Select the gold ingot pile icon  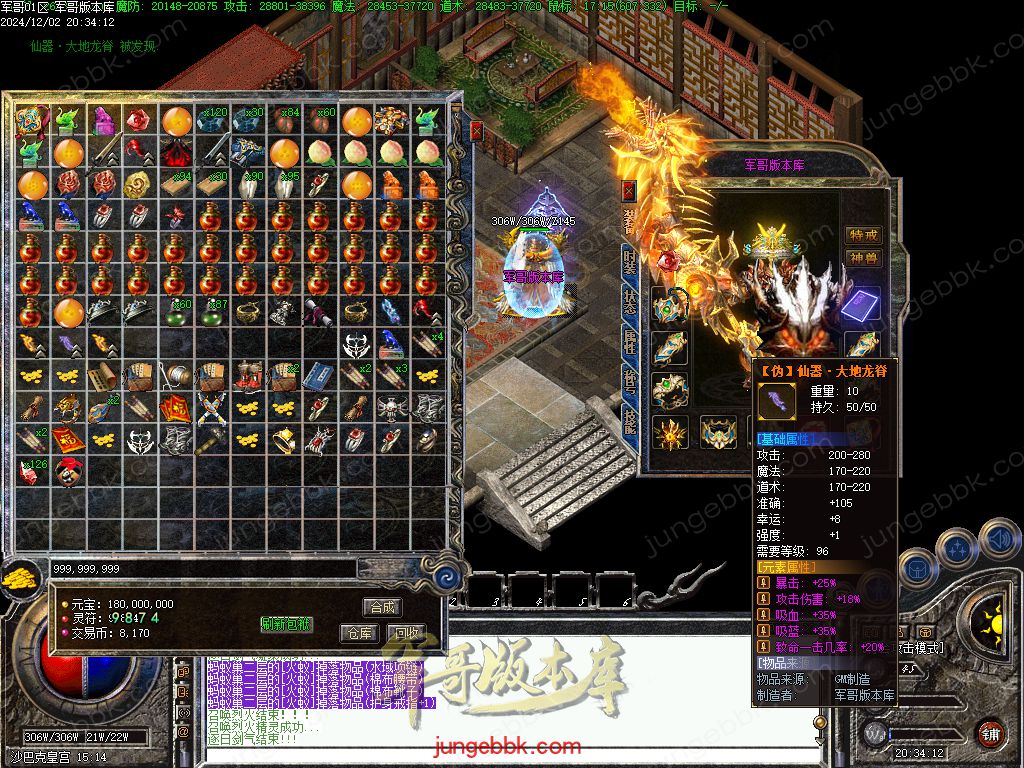point(20,576)
